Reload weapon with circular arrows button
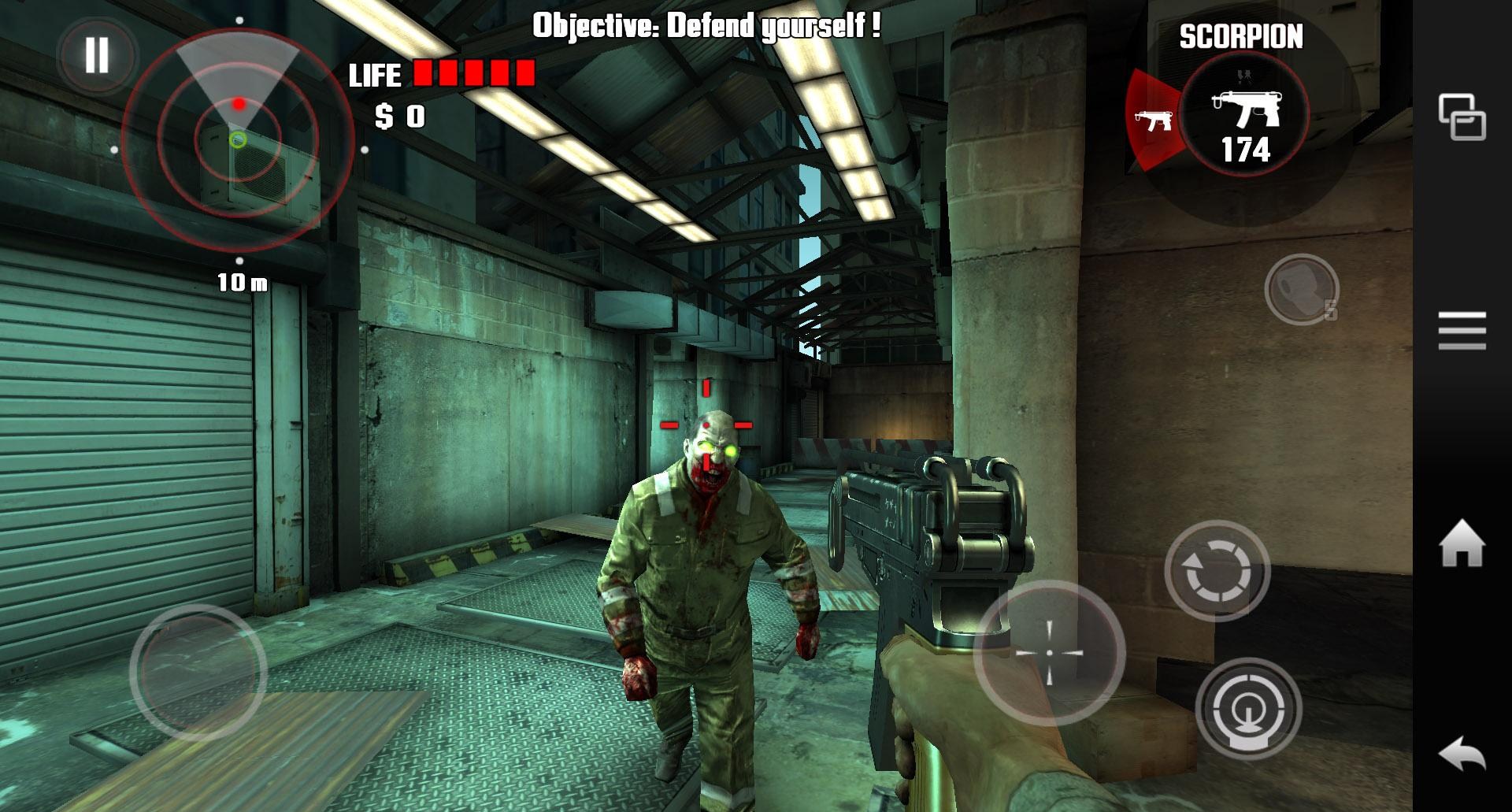 1217,570
